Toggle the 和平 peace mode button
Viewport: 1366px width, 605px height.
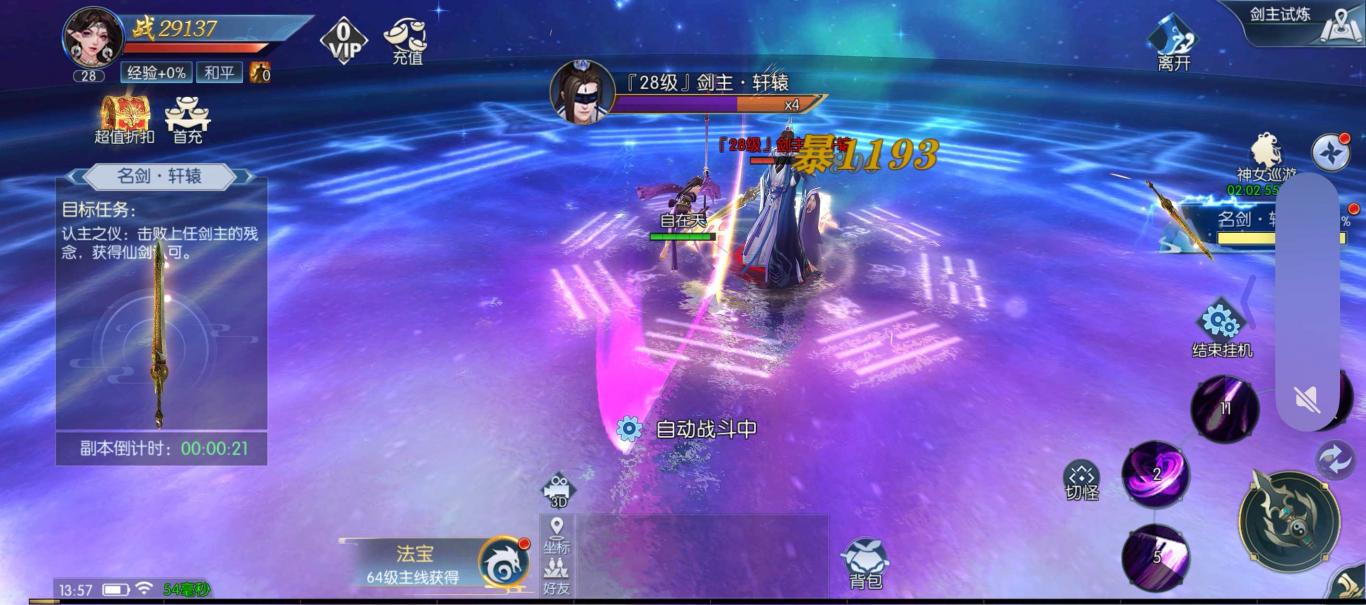coord(220,72)
